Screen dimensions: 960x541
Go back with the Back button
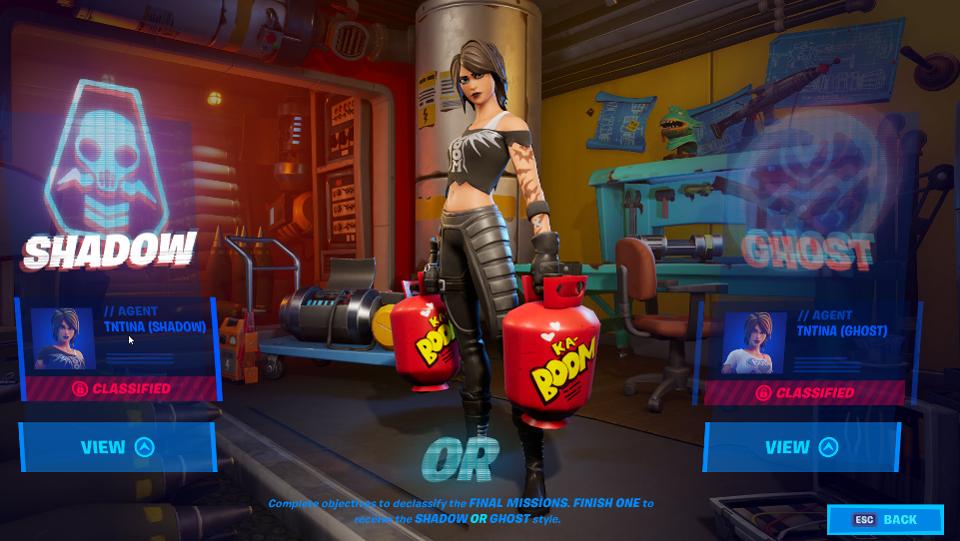[x=885, y=520]
